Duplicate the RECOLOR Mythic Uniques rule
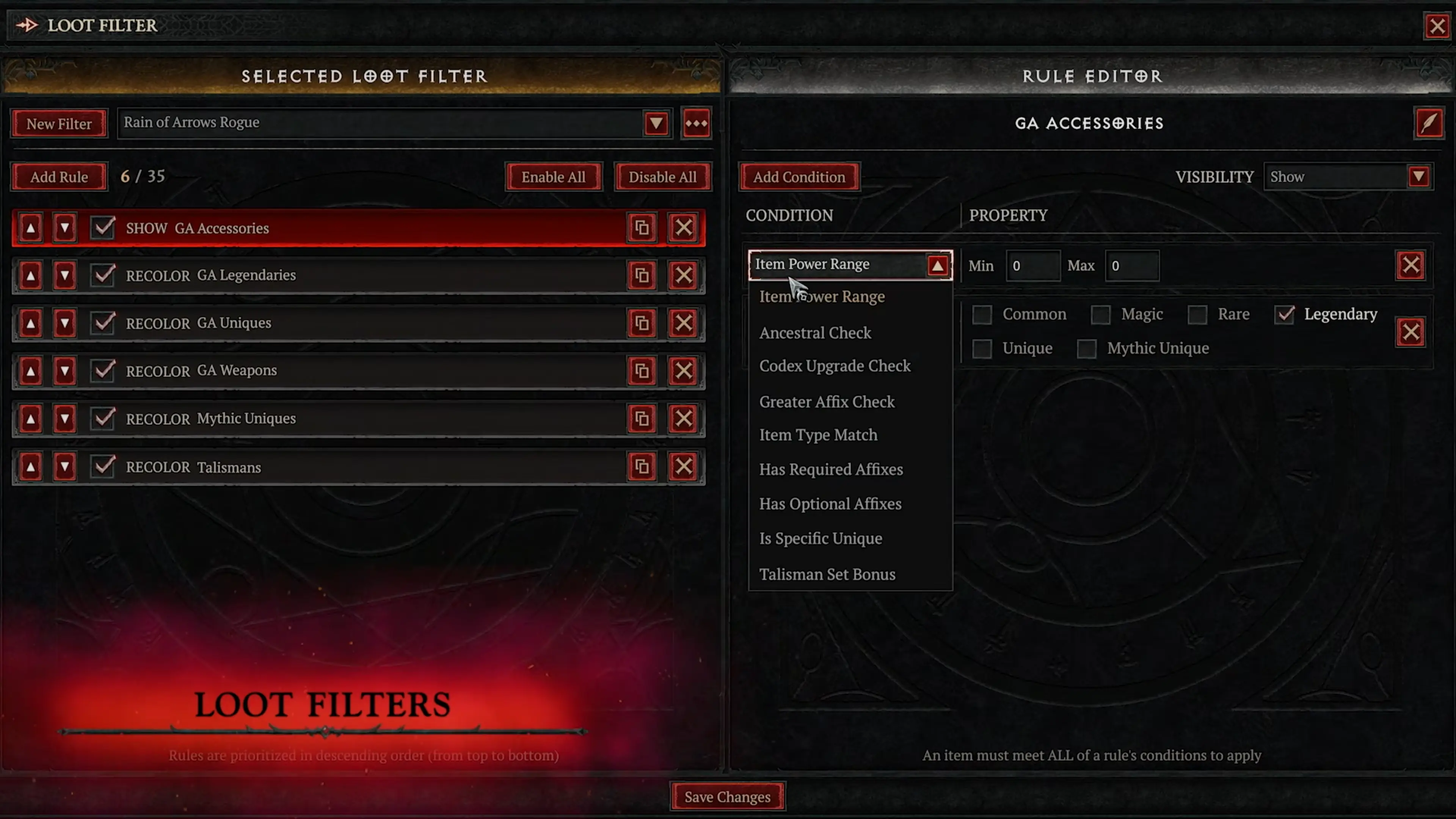Image resolution: width=1456 pixels, height=819 pixels. coord(642,419)
